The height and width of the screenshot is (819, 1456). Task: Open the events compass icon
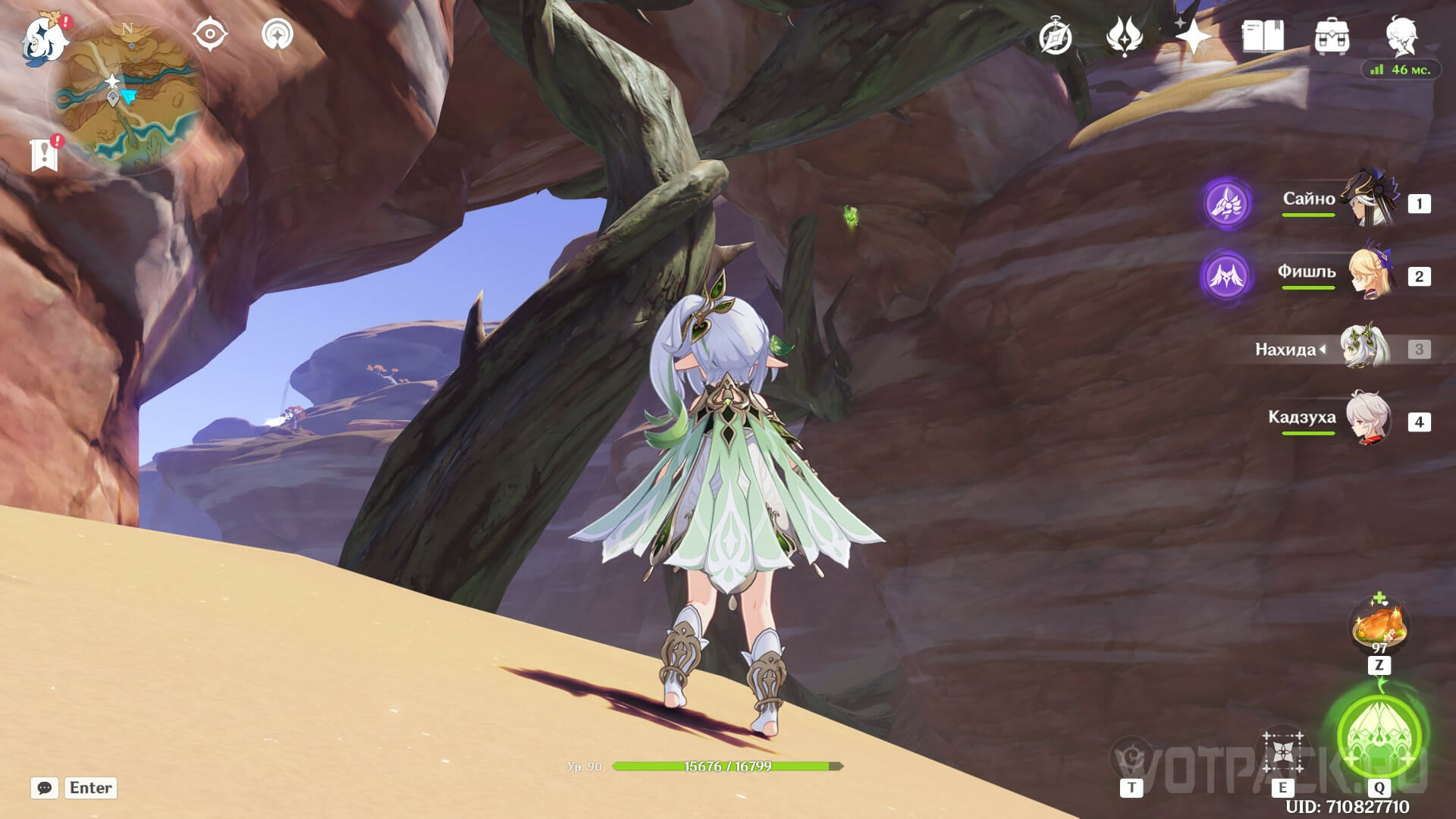1056,36
